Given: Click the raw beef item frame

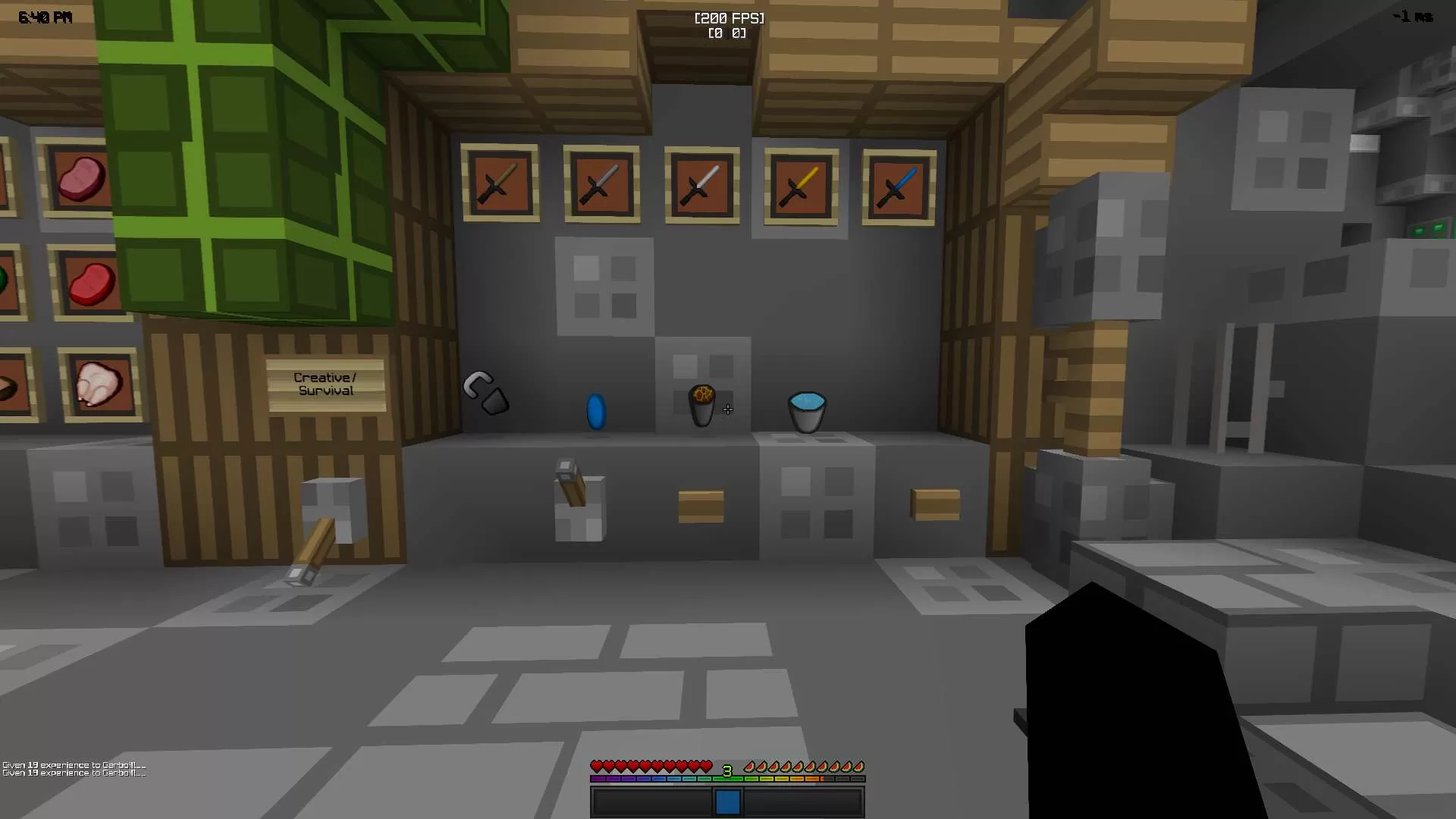Looking at the screenshot, I should click(x=91, y=282).
